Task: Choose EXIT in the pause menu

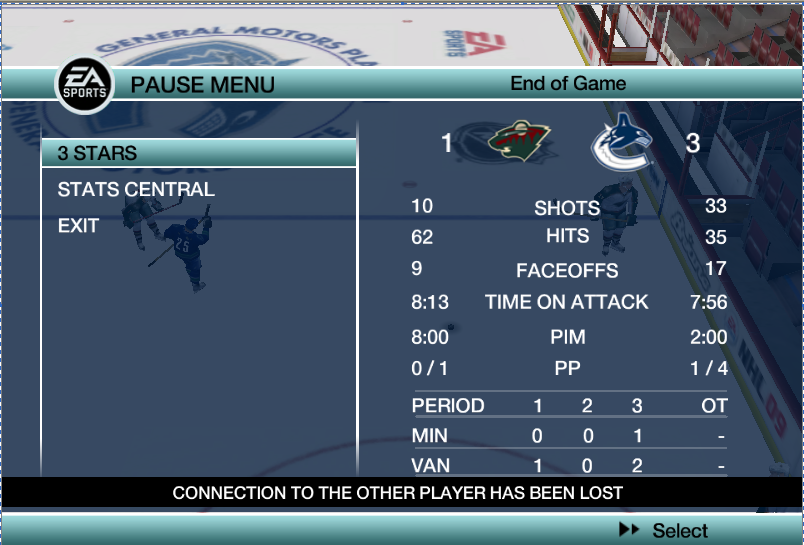Action: click(x=78, y=226)
